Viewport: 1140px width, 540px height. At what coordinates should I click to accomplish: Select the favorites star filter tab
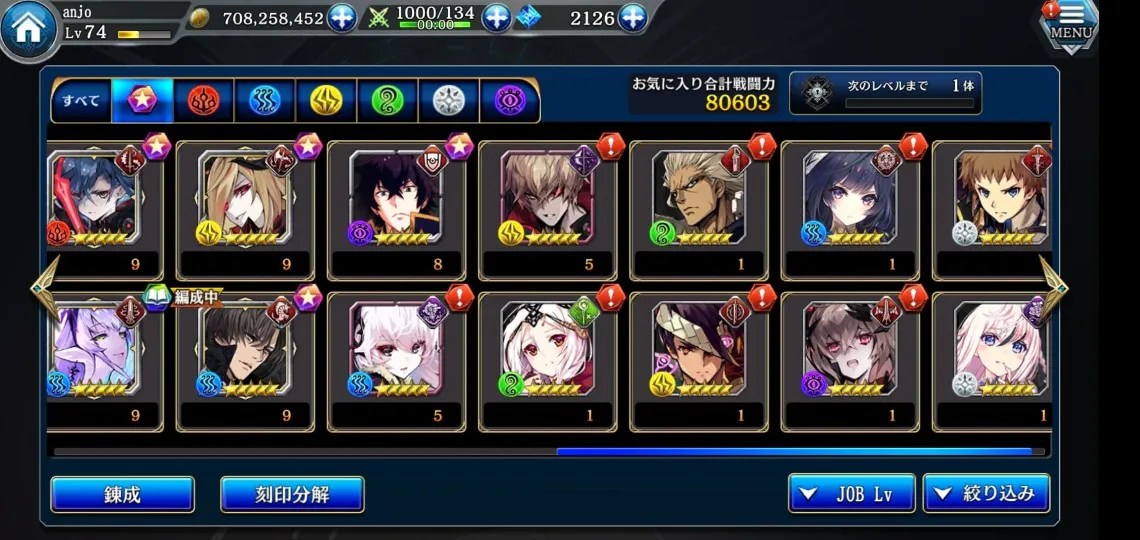click(x=142, y=101)
